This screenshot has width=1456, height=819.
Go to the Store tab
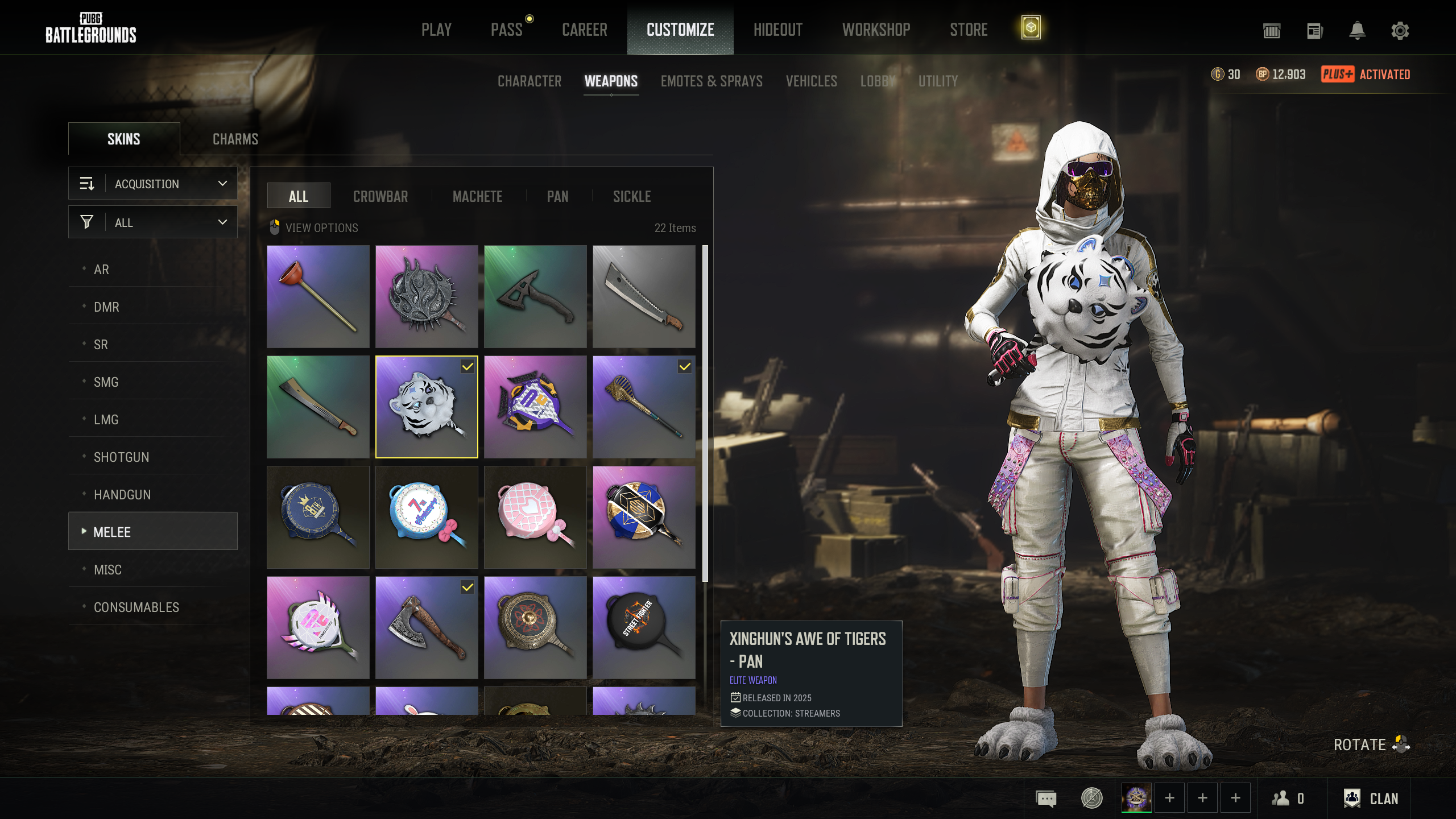968,30
